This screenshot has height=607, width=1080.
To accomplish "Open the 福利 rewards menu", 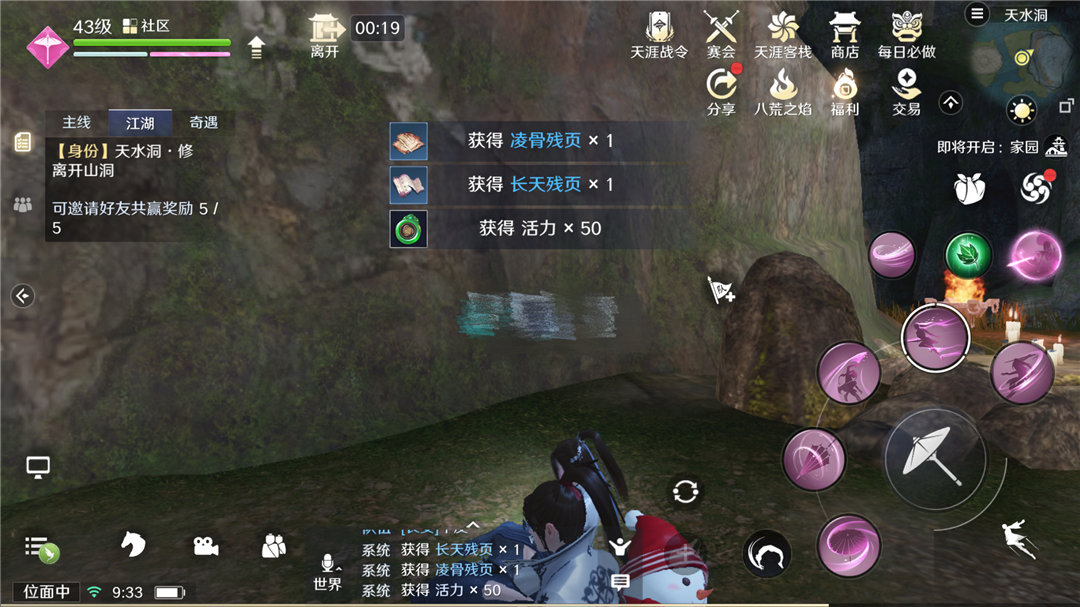I will (845, 90).
